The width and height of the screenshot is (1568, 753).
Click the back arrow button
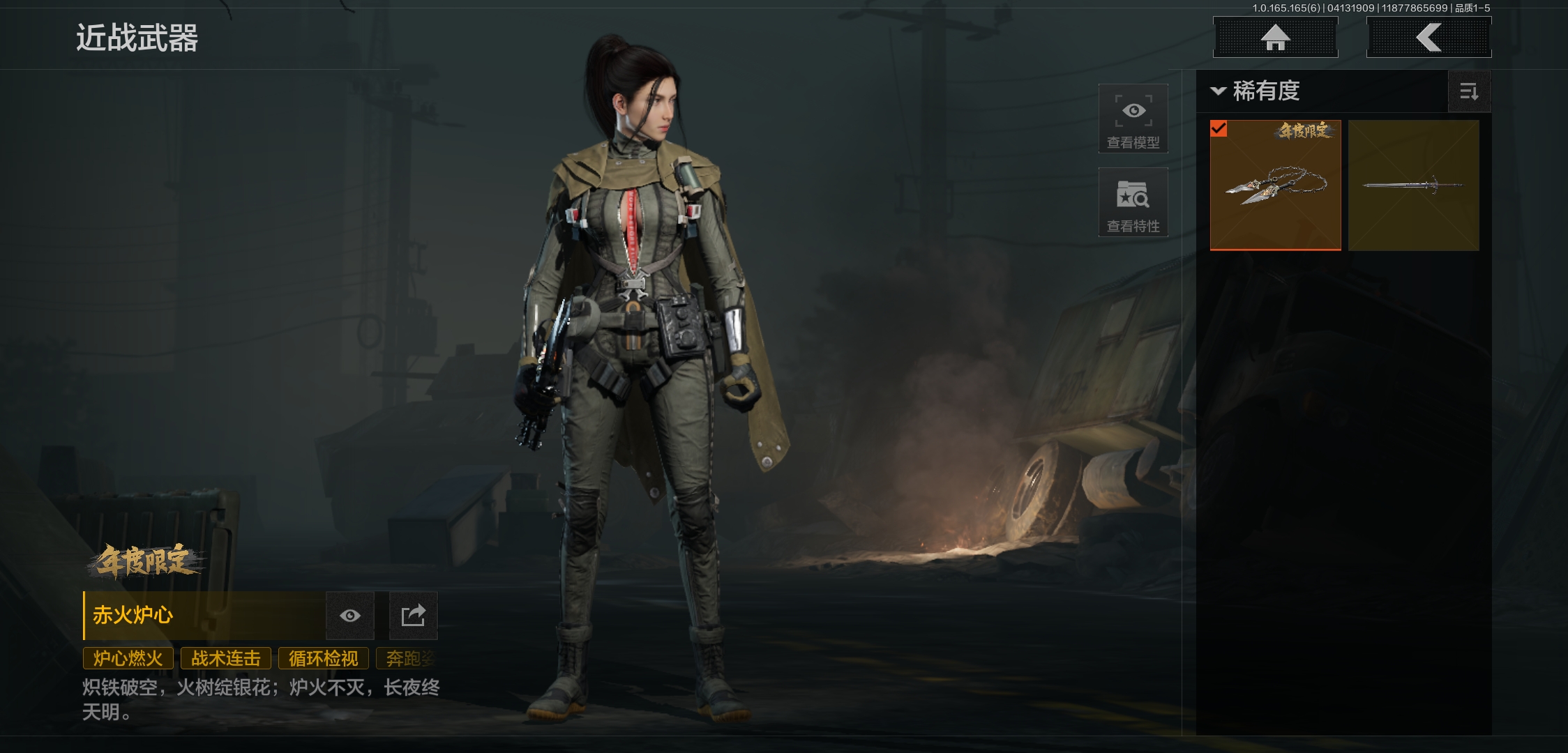(1428, 38)
